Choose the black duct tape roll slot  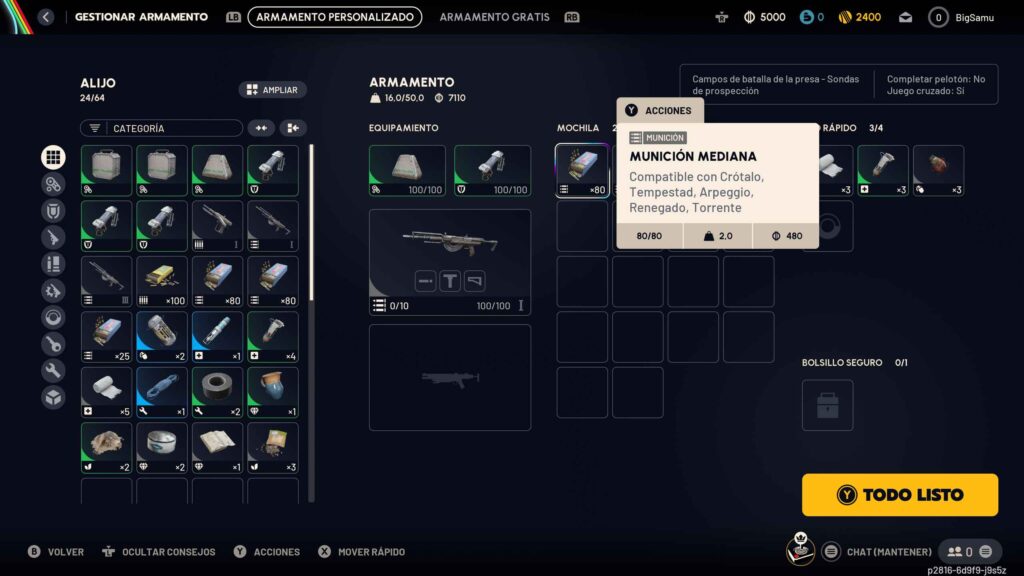[217, 393]
